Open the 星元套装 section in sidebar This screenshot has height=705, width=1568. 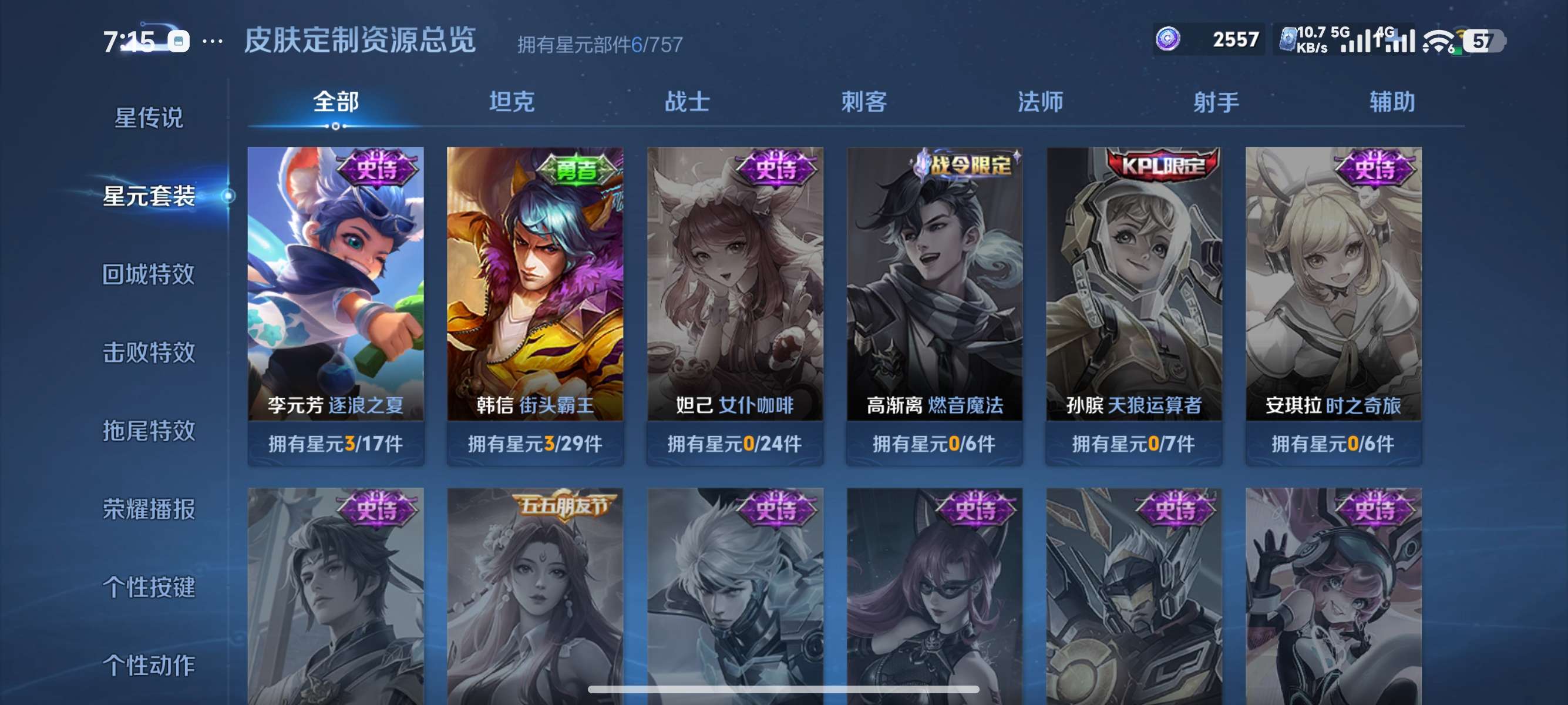[x=148, y=197]
